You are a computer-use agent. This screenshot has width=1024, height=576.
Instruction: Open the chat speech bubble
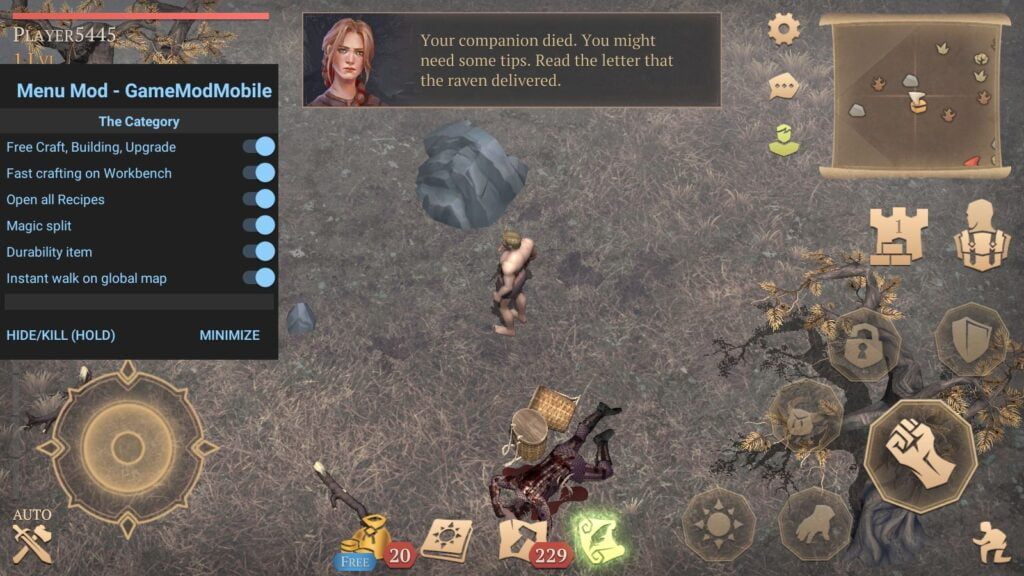coord(784,86)
